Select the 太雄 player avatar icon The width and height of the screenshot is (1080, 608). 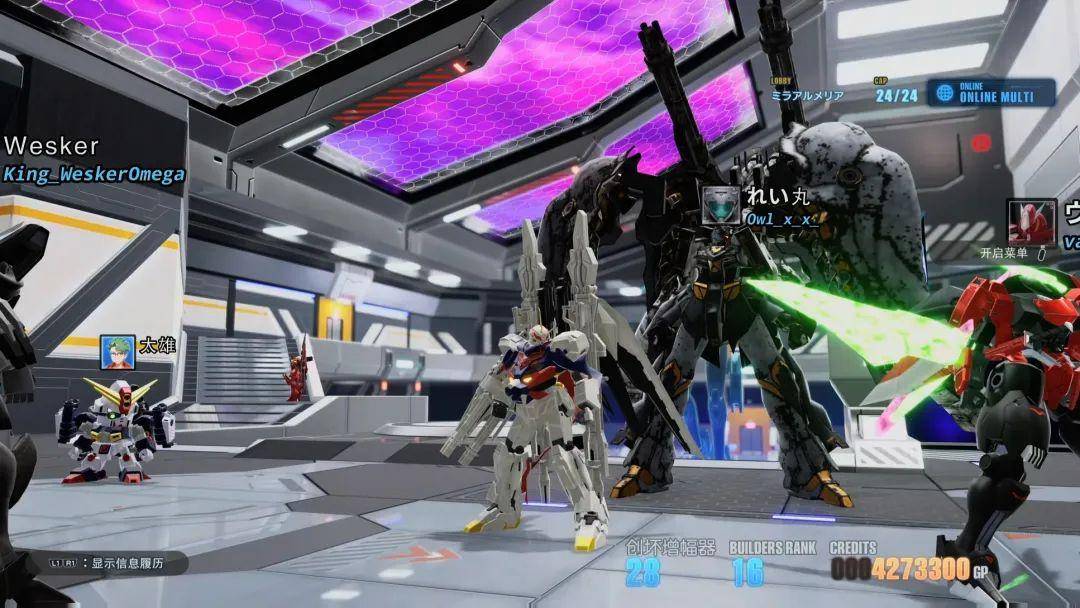tap(117, 350)
